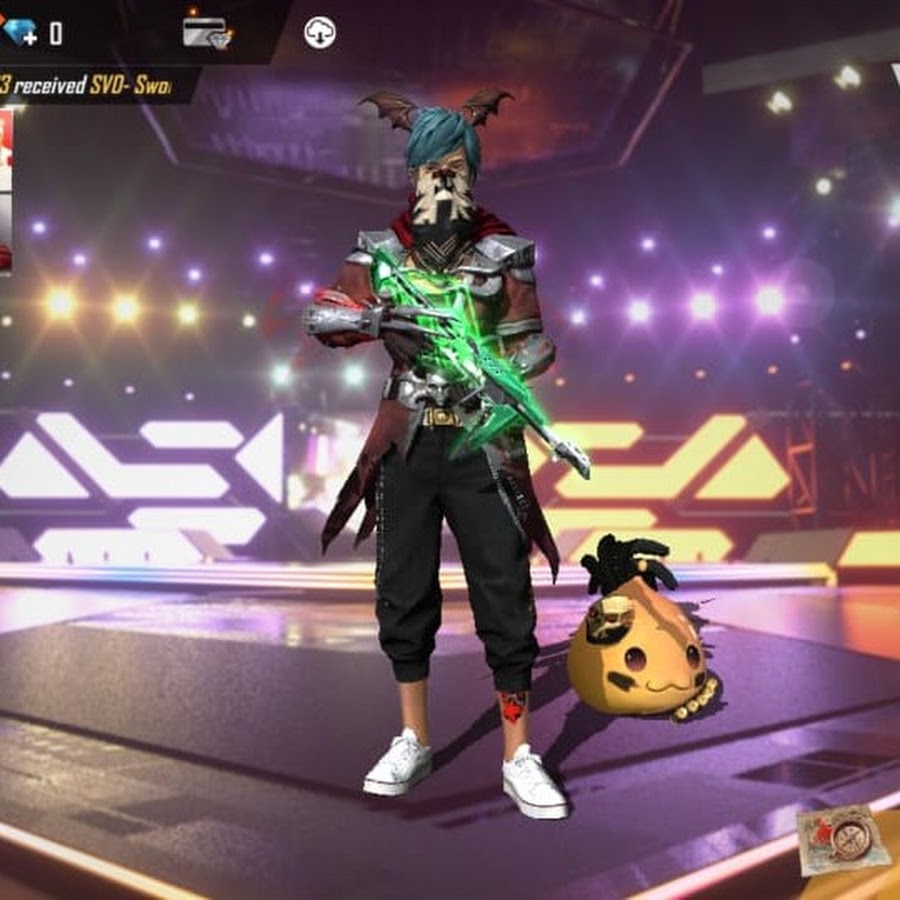Click the cloud download icon

319,33
